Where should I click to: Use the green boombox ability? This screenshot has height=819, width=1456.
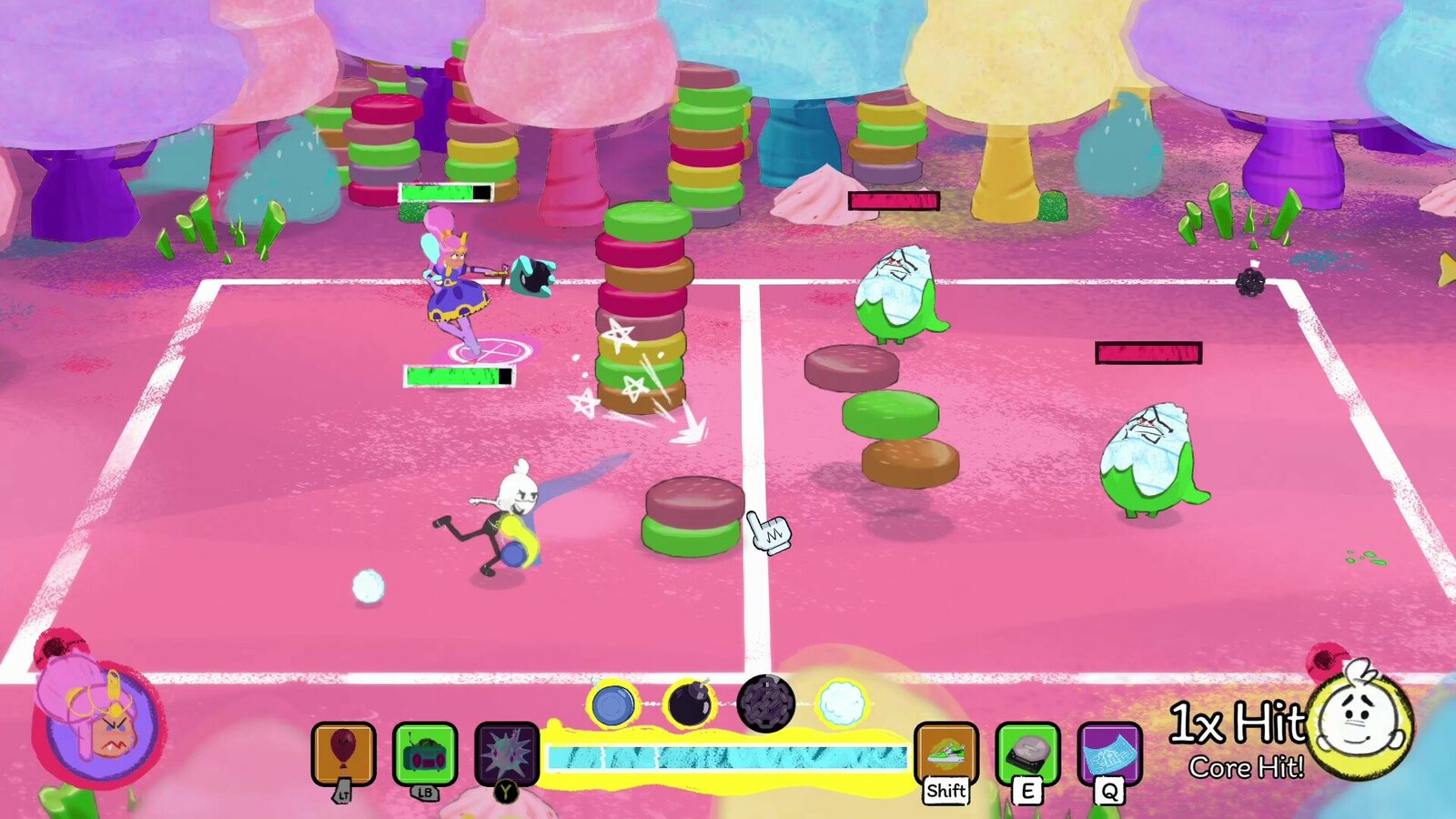[x=425, y=753]
